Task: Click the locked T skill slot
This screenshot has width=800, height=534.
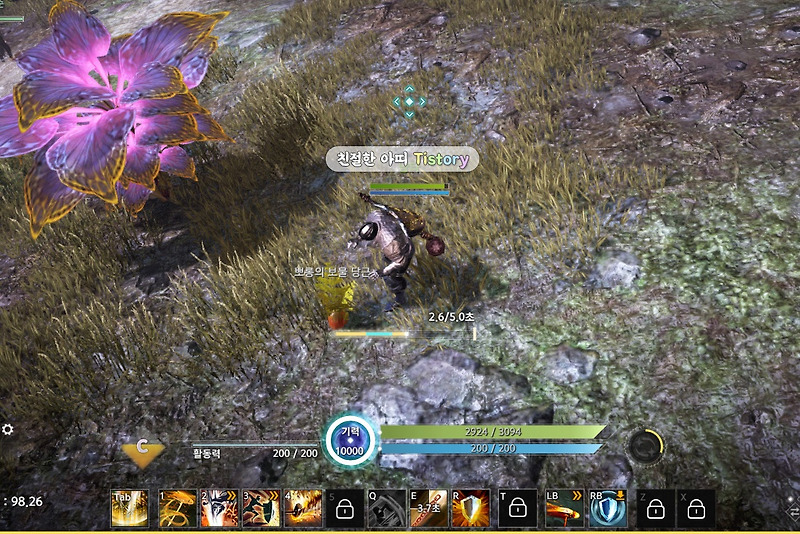Action: pyautogui.click(x=517, y=509)
